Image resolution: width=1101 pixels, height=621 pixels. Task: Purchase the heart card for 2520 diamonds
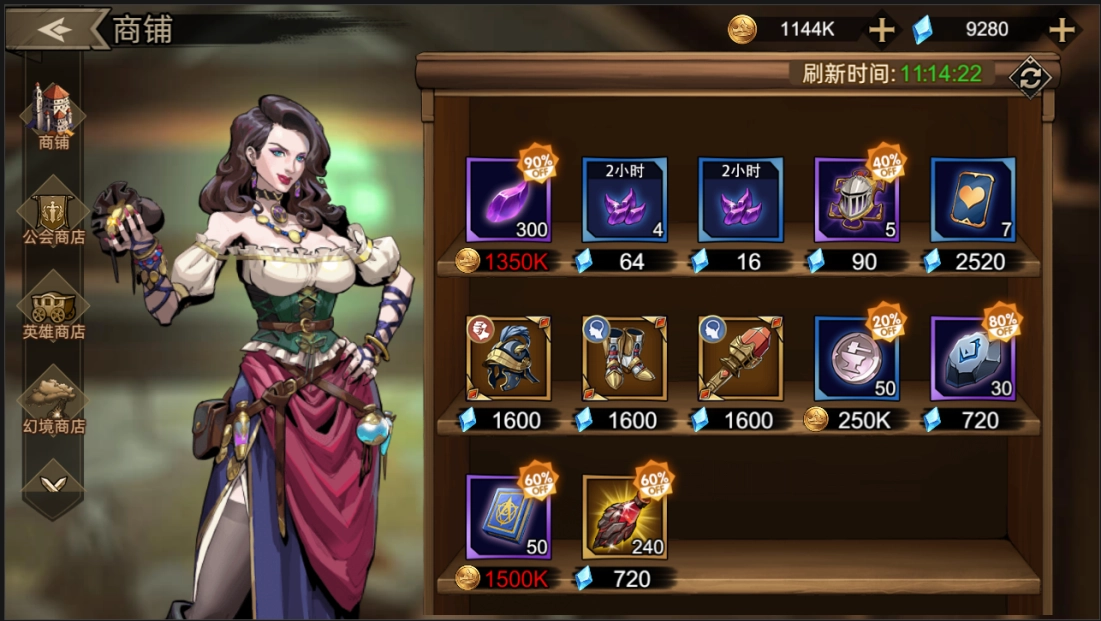pyautogui.click(x=972, y=200)
